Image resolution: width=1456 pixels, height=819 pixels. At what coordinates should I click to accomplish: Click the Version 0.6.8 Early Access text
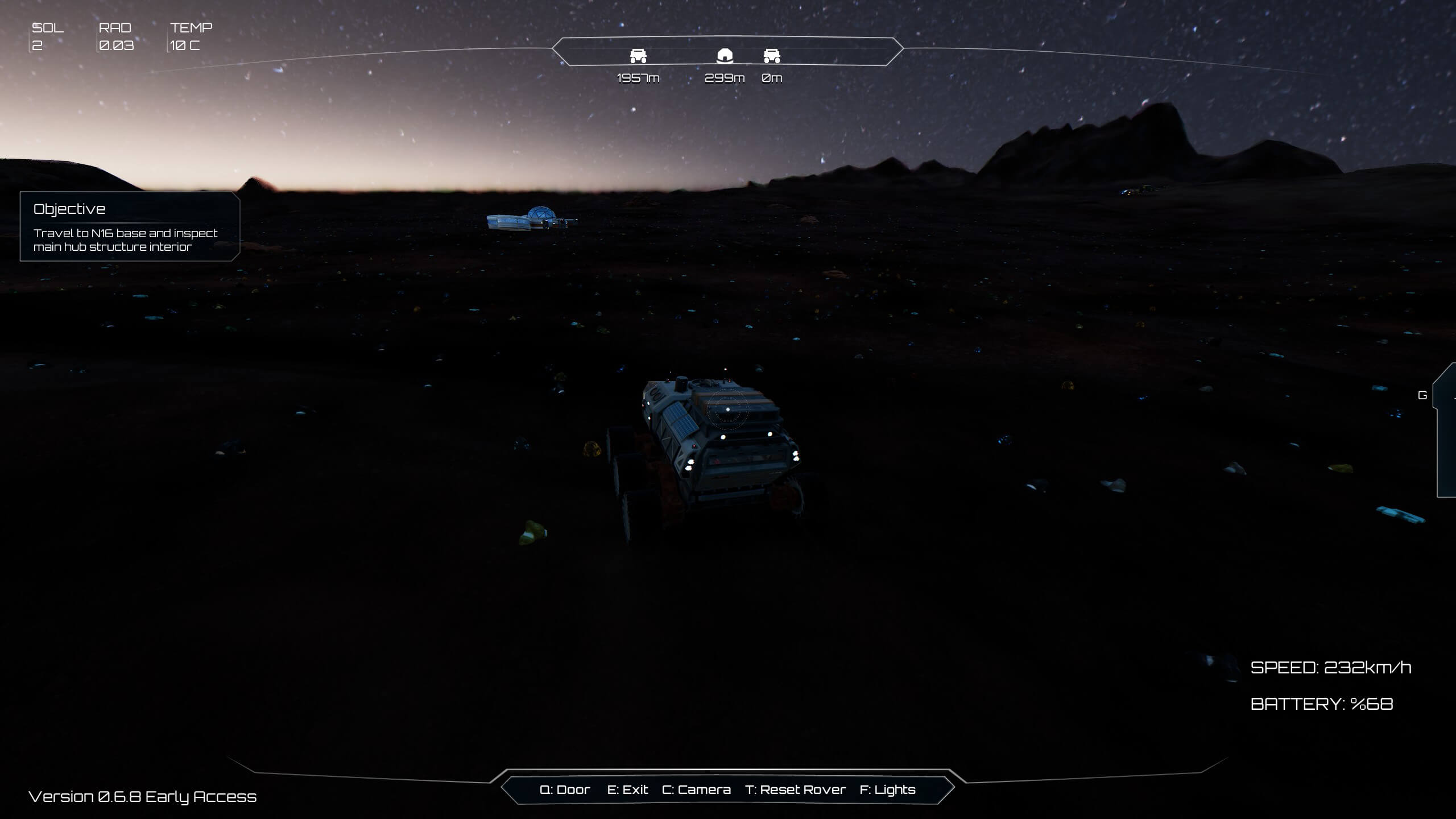(x=142, y=797)
